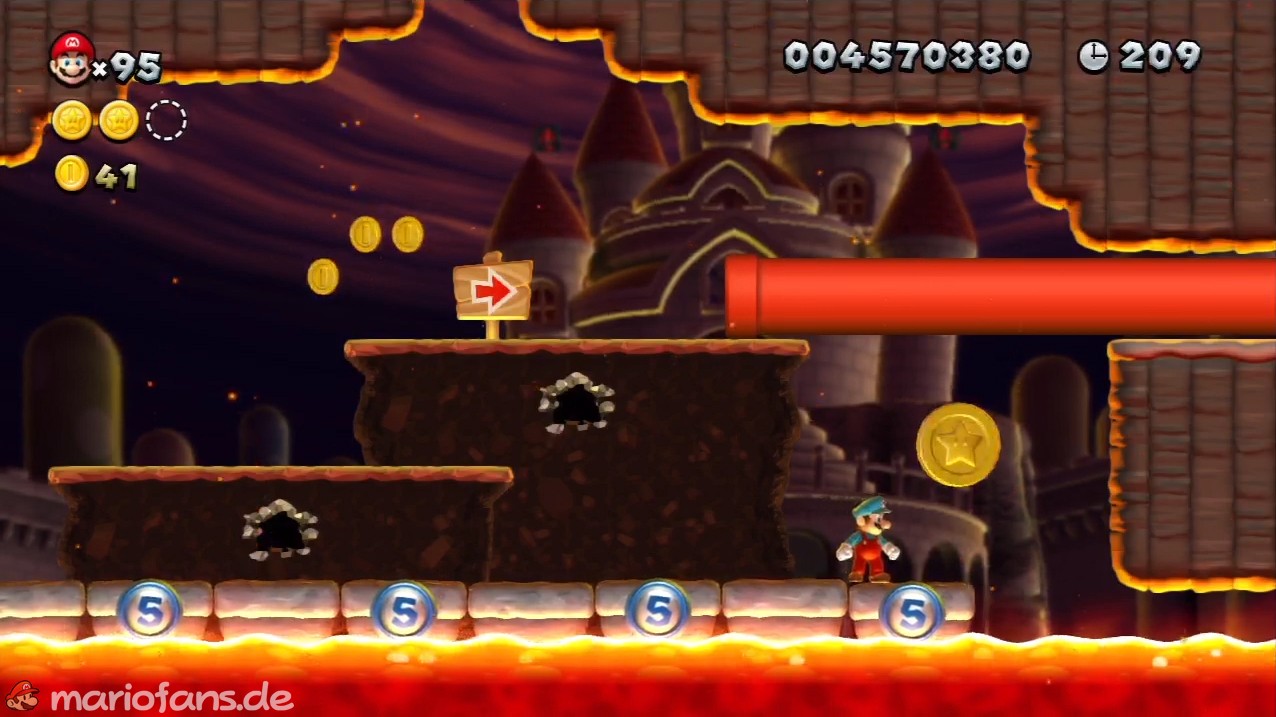Click Mario's head lives icon
The image size is (1276, 717).
coord(71,58)
